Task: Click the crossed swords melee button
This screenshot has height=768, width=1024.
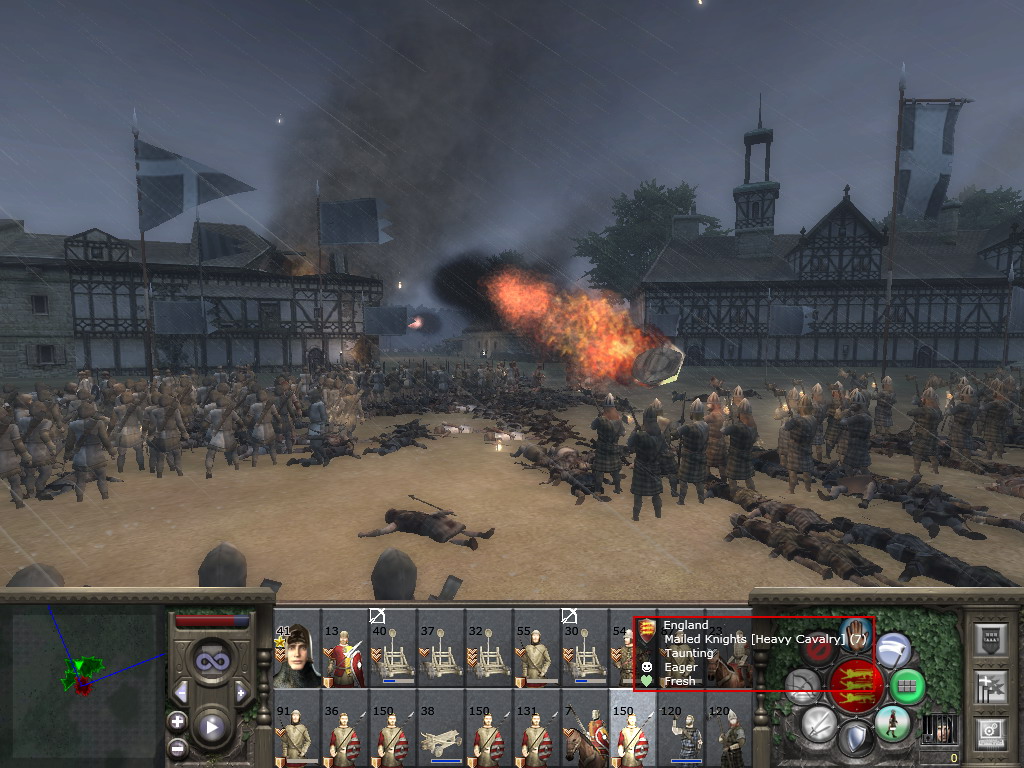Action: (819, 722)
